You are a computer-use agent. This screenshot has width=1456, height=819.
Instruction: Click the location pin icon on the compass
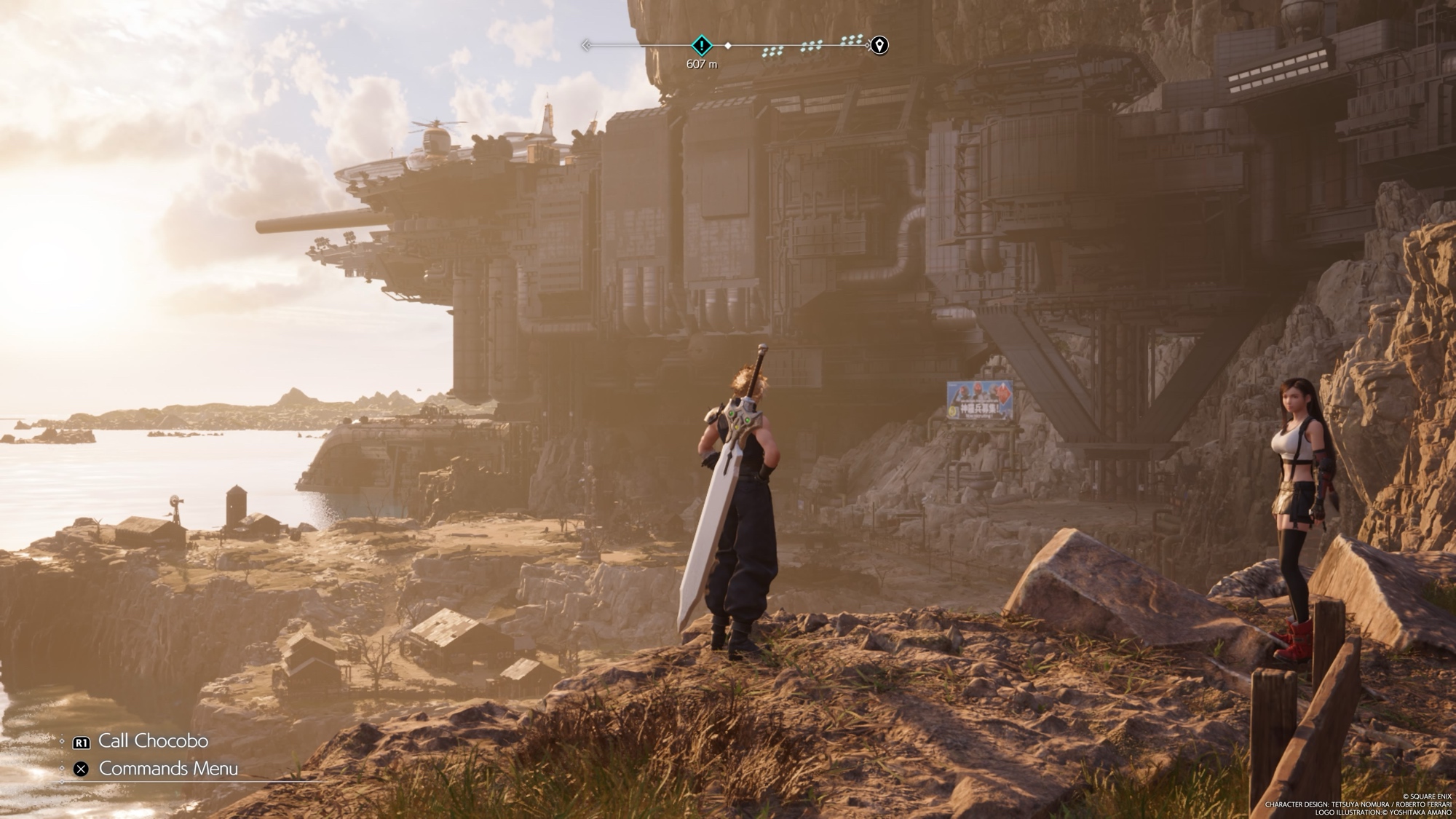point(879,45)
